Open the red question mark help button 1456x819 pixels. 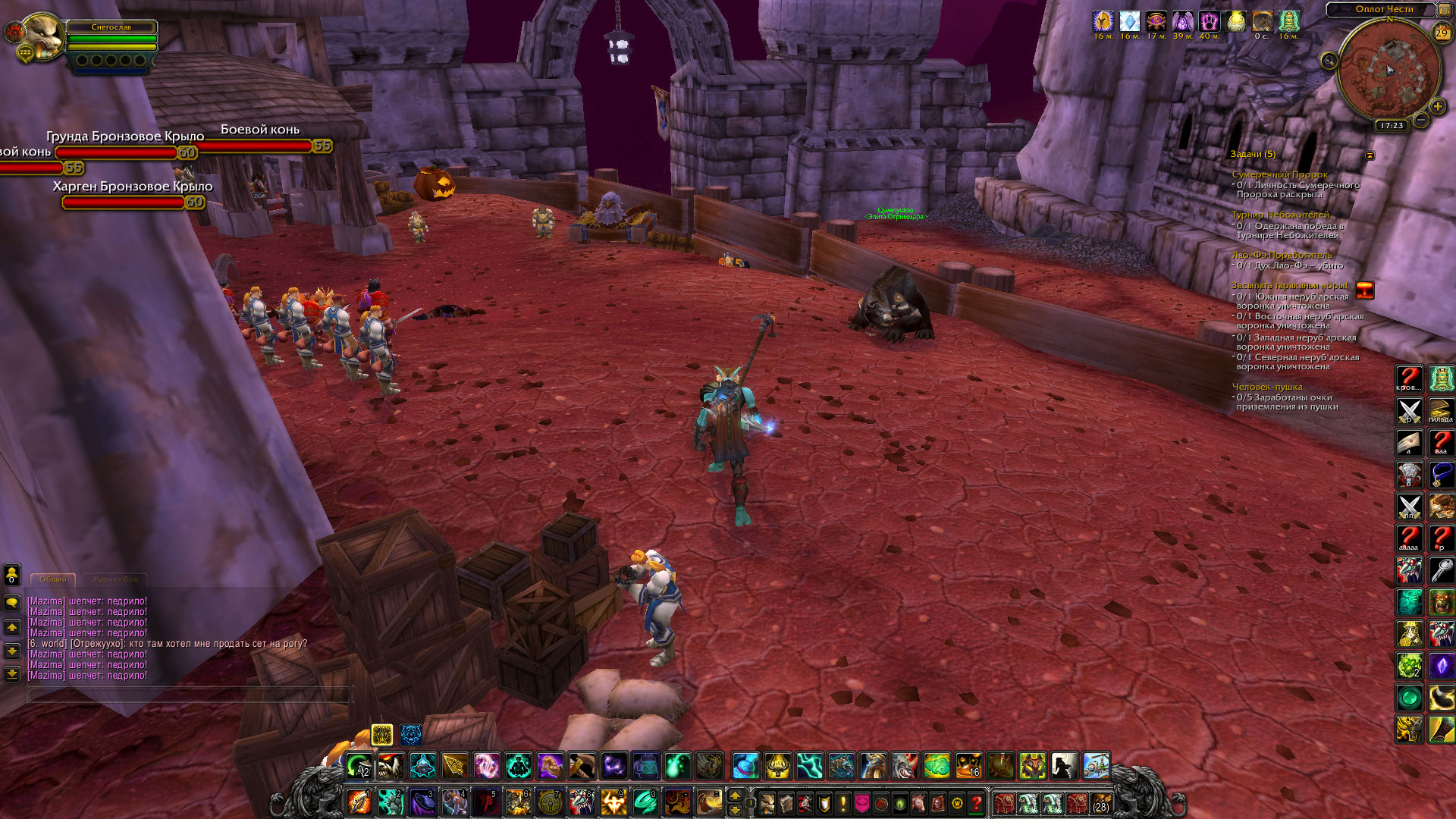click(977, 802)
